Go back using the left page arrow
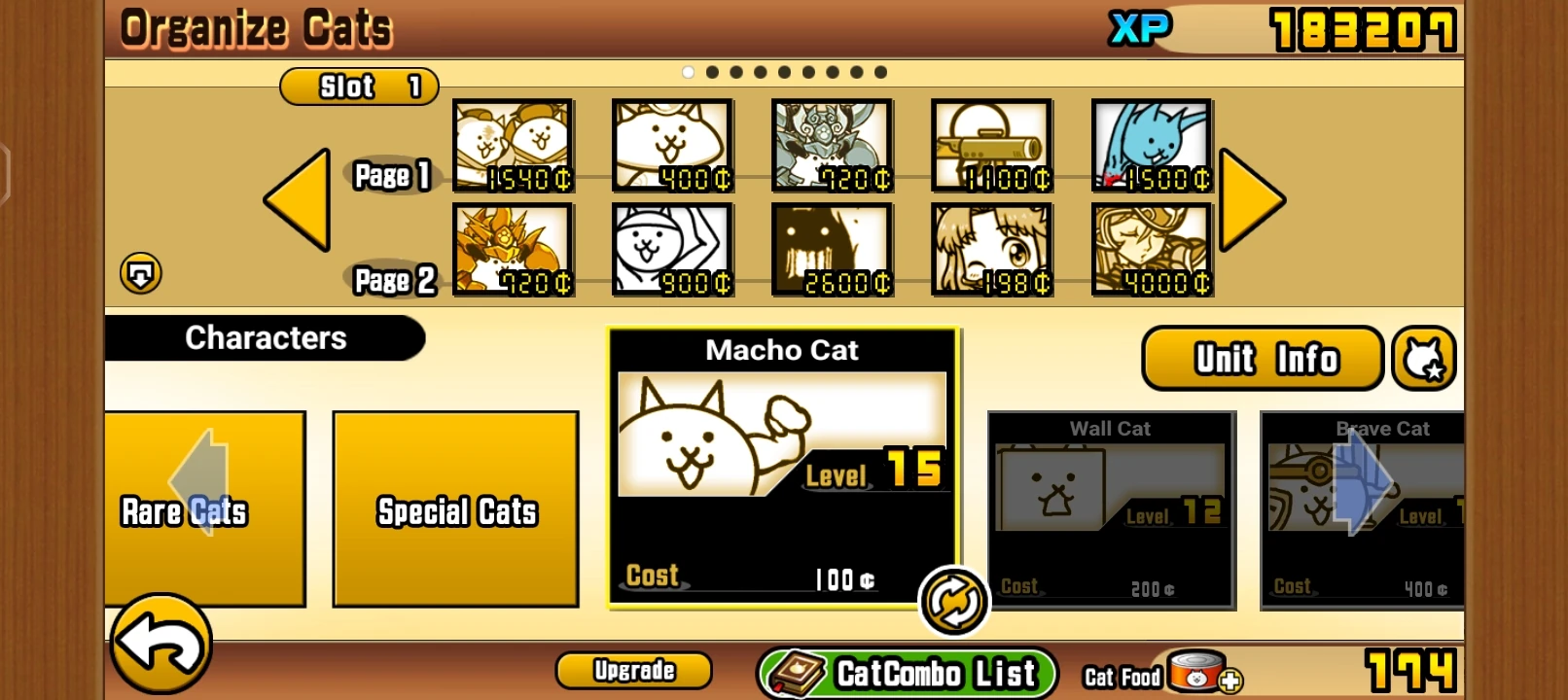Viewport: 1568px width, 700px height. [x=298, y=201]
